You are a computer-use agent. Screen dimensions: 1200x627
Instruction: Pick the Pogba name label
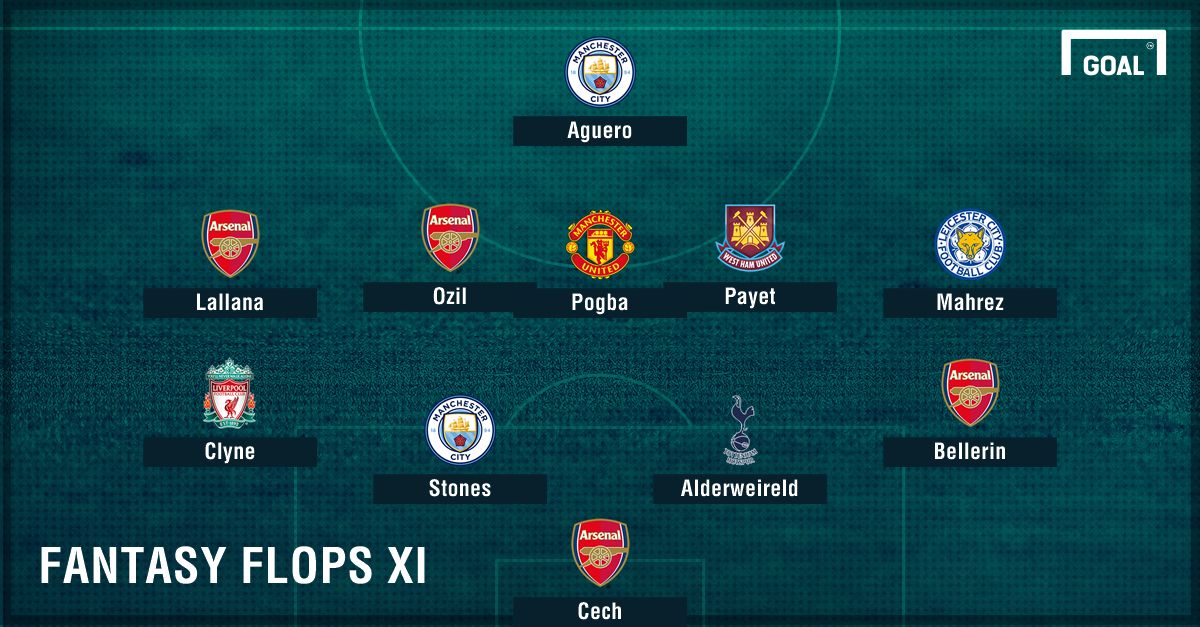click(599, 303)
